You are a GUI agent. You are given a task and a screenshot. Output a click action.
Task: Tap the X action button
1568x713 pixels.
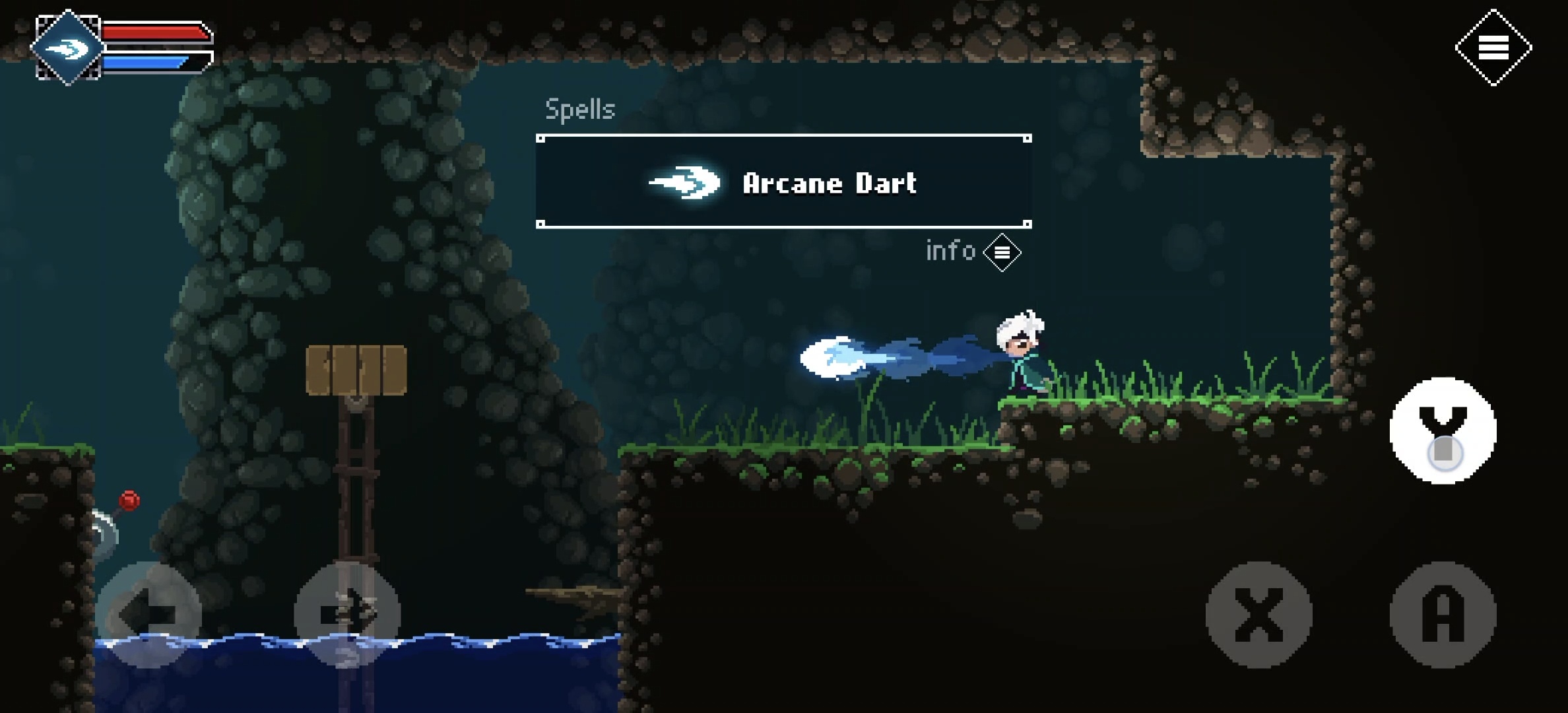pos(1258,615)
